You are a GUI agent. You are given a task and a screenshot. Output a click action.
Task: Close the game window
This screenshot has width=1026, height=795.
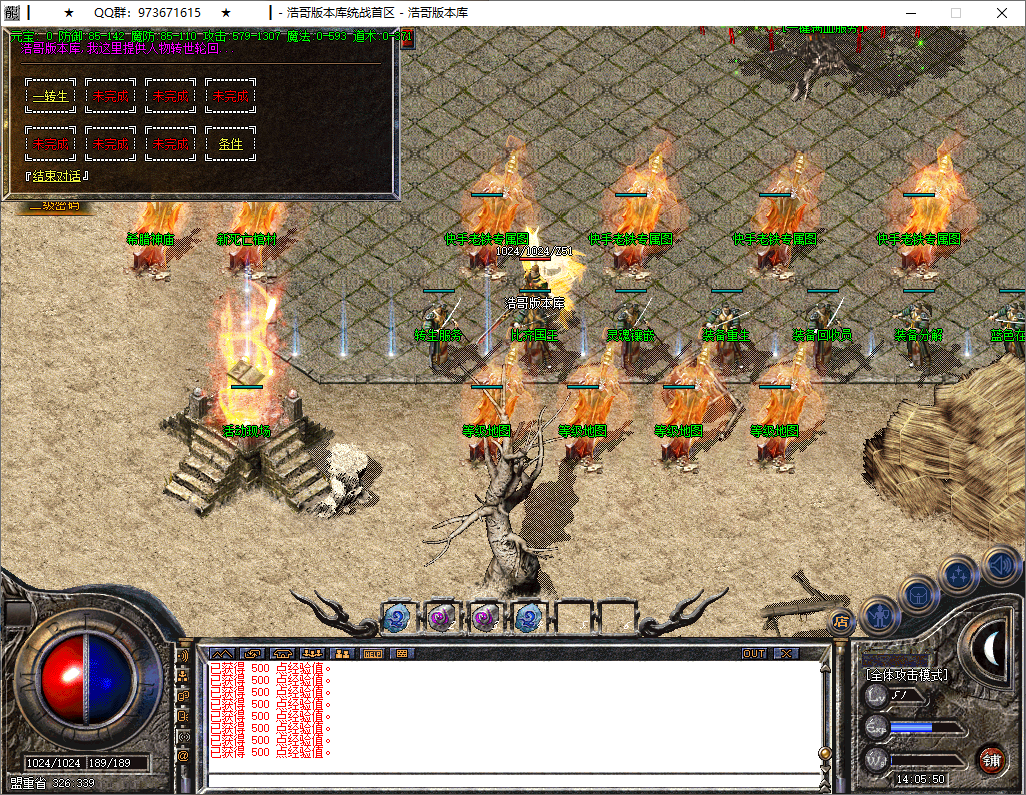[1001, 13]
